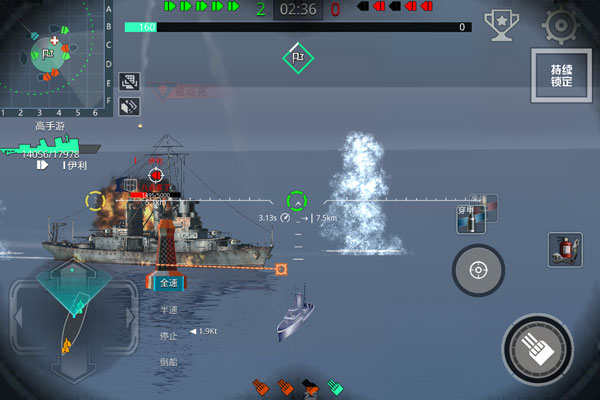Tap the capture point flag marker

[x=298, y=57]
